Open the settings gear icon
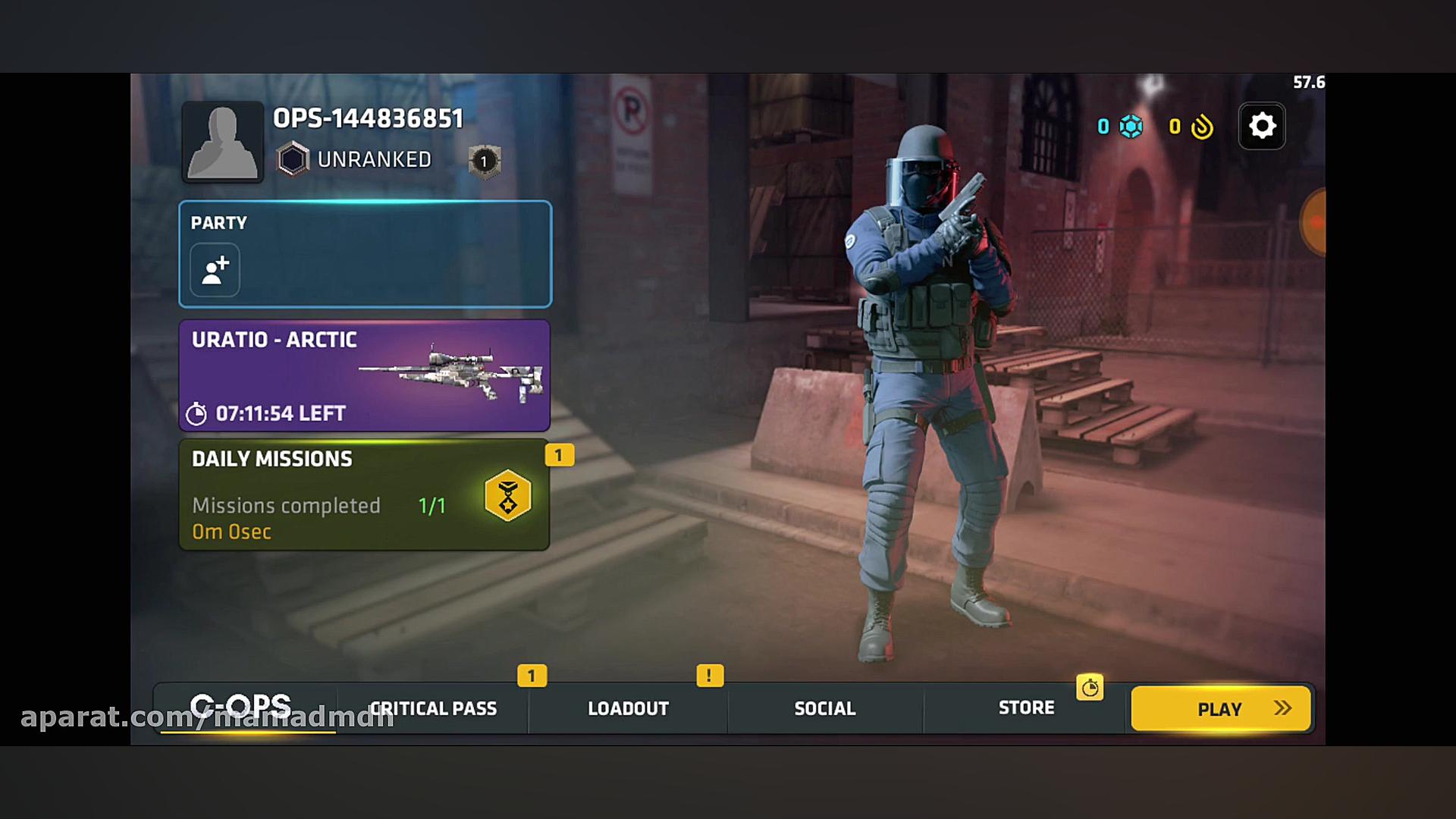The height and width of the screenshot is (819, 1456). [1261, 126]
